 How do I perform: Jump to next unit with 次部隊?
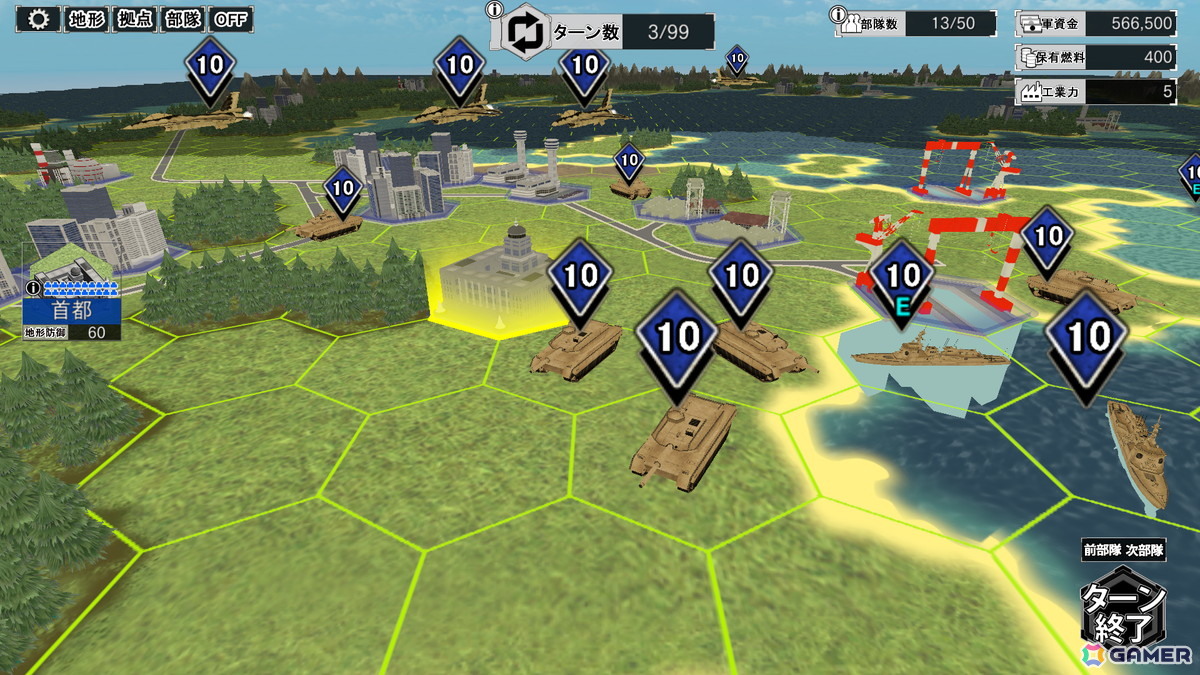[x=1146, y=549]
